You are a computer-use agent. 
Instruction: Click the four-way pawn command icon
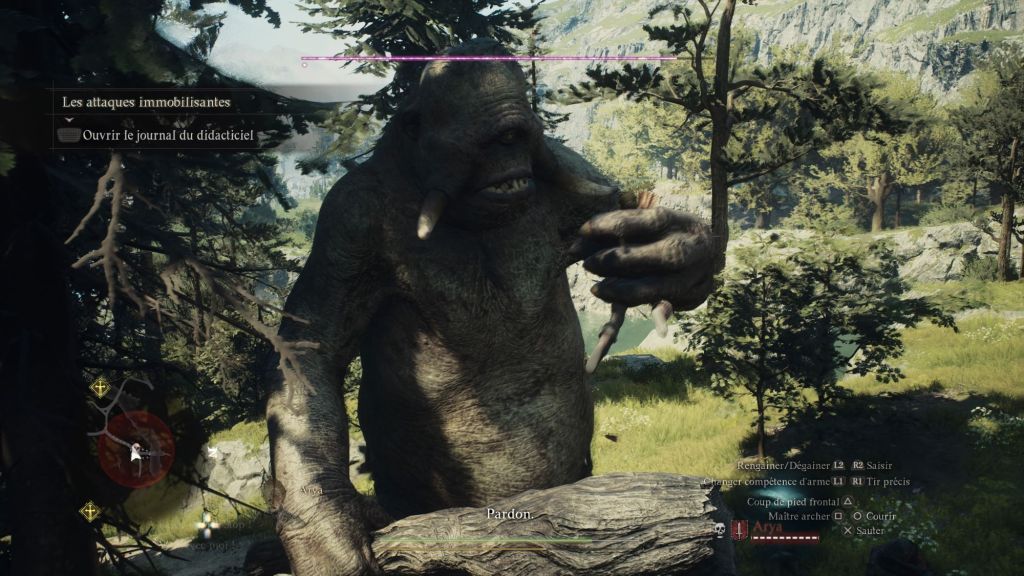206,522
